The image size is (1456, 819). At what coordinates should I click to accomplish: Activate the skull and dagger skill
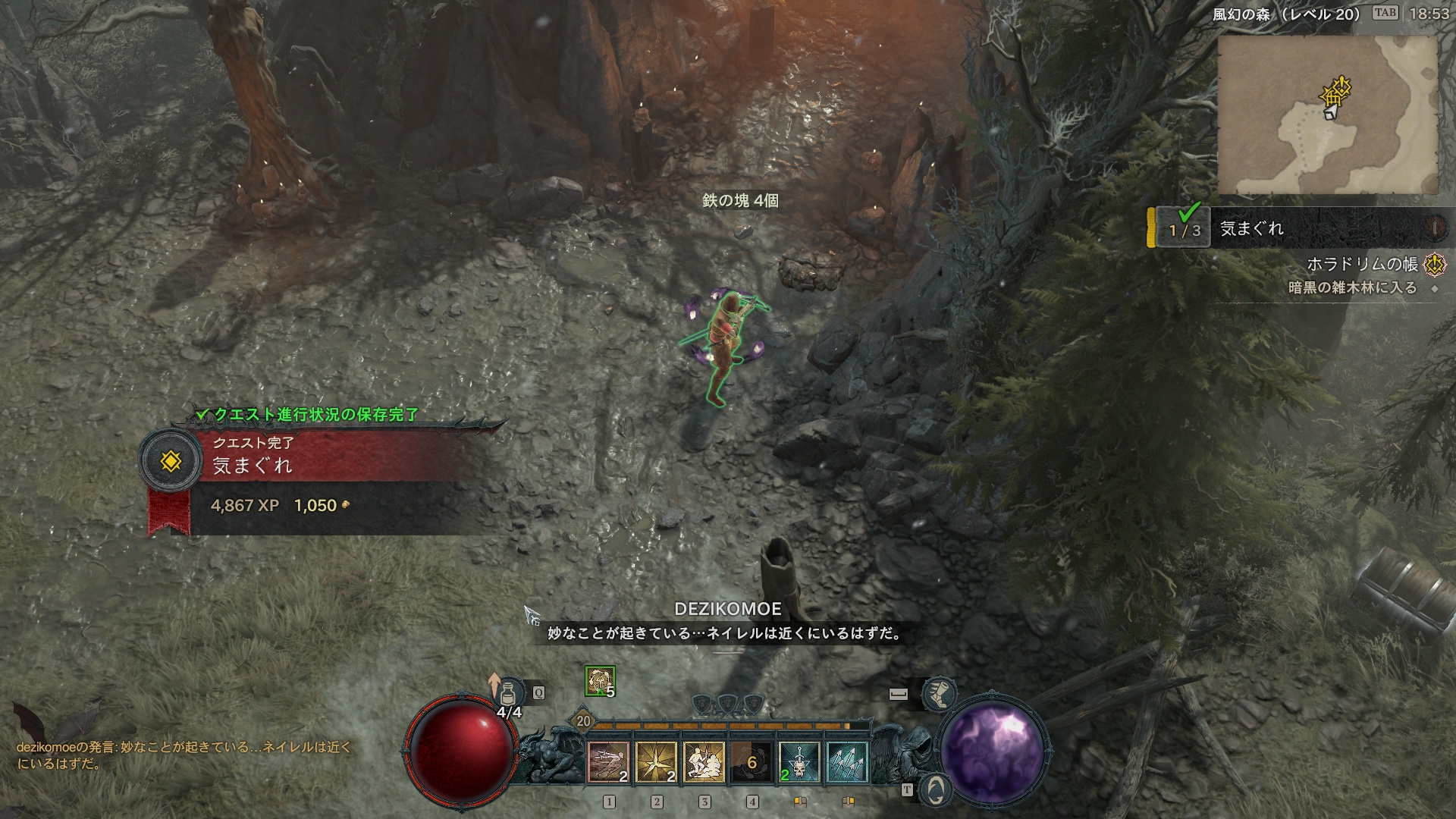coord(799,761)
